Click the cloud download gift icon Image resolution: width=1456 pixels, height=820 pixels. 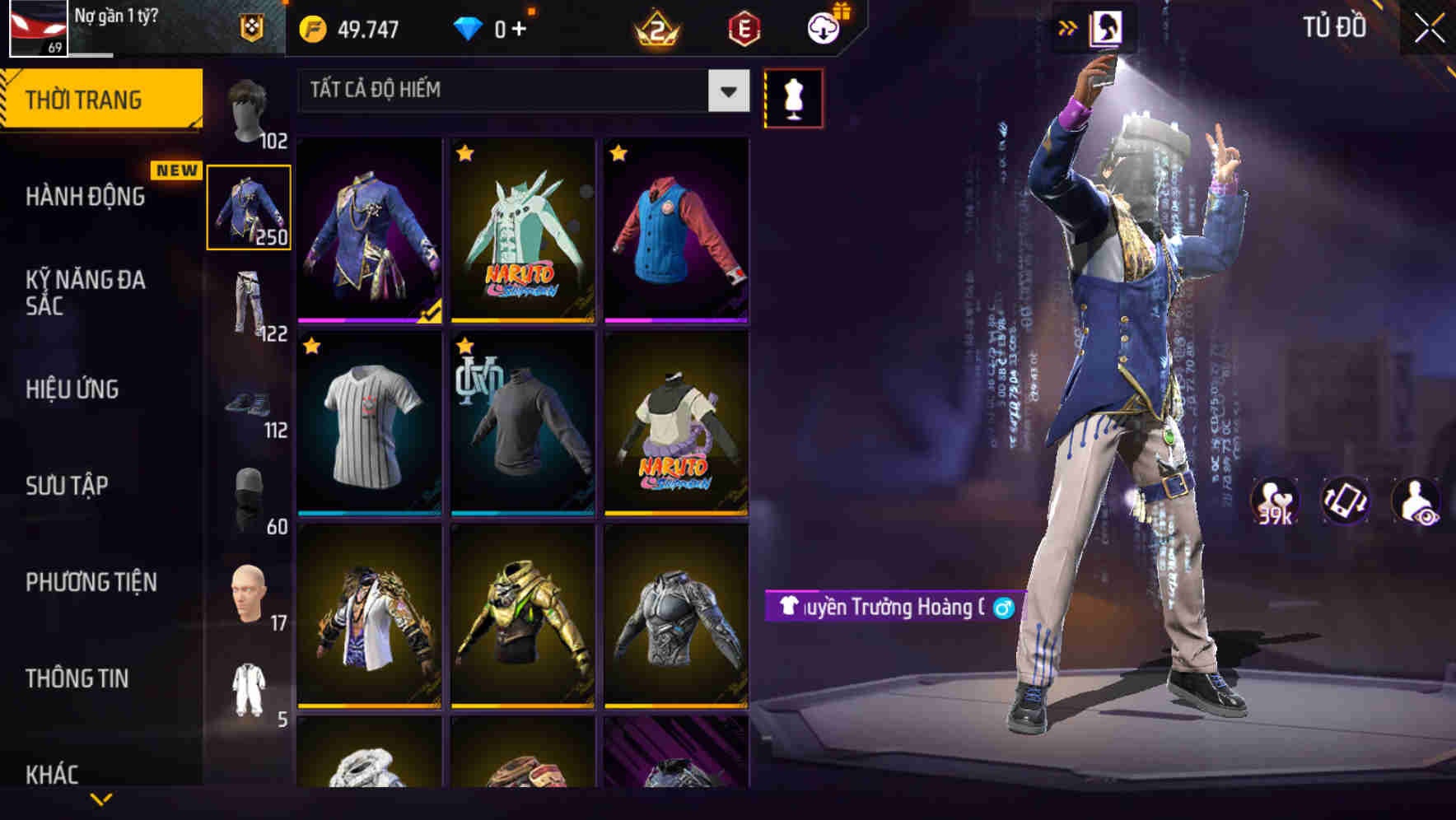point(822,27)
